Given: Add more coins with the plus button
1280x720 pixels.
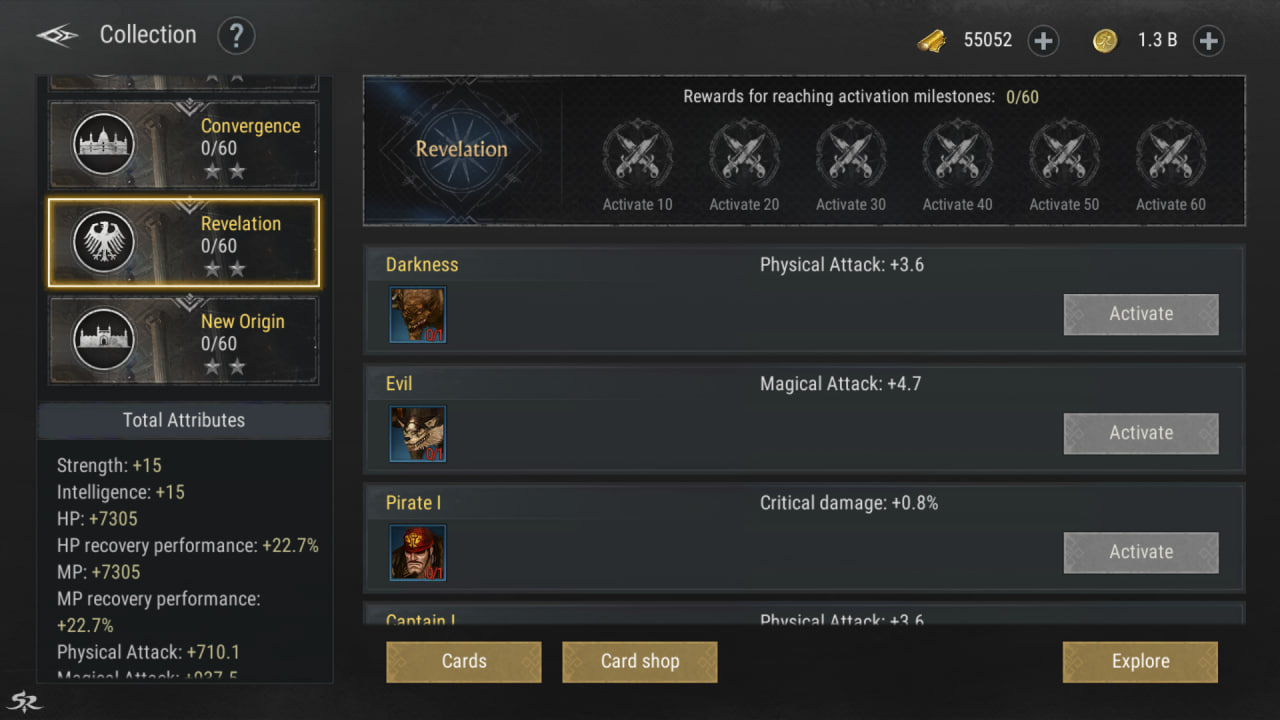Looking at the screenshot, I should click(x=1208, y=41).
